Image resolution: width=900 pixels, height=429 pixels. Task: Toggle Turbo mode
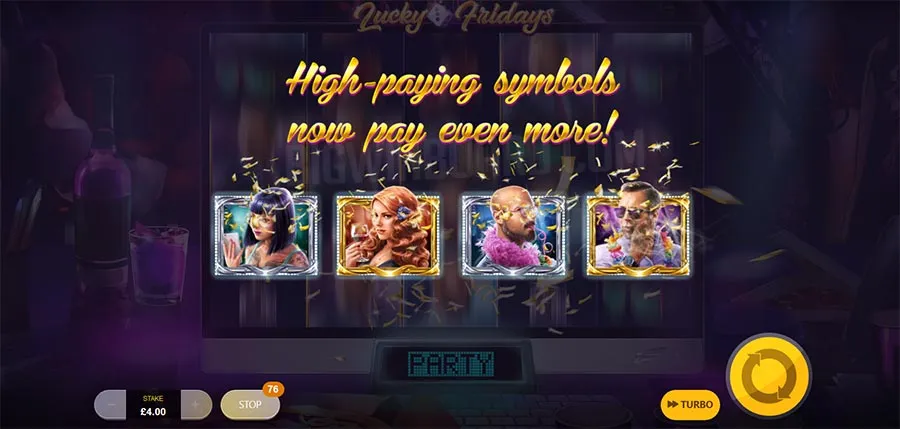click(x=690, y=404)
